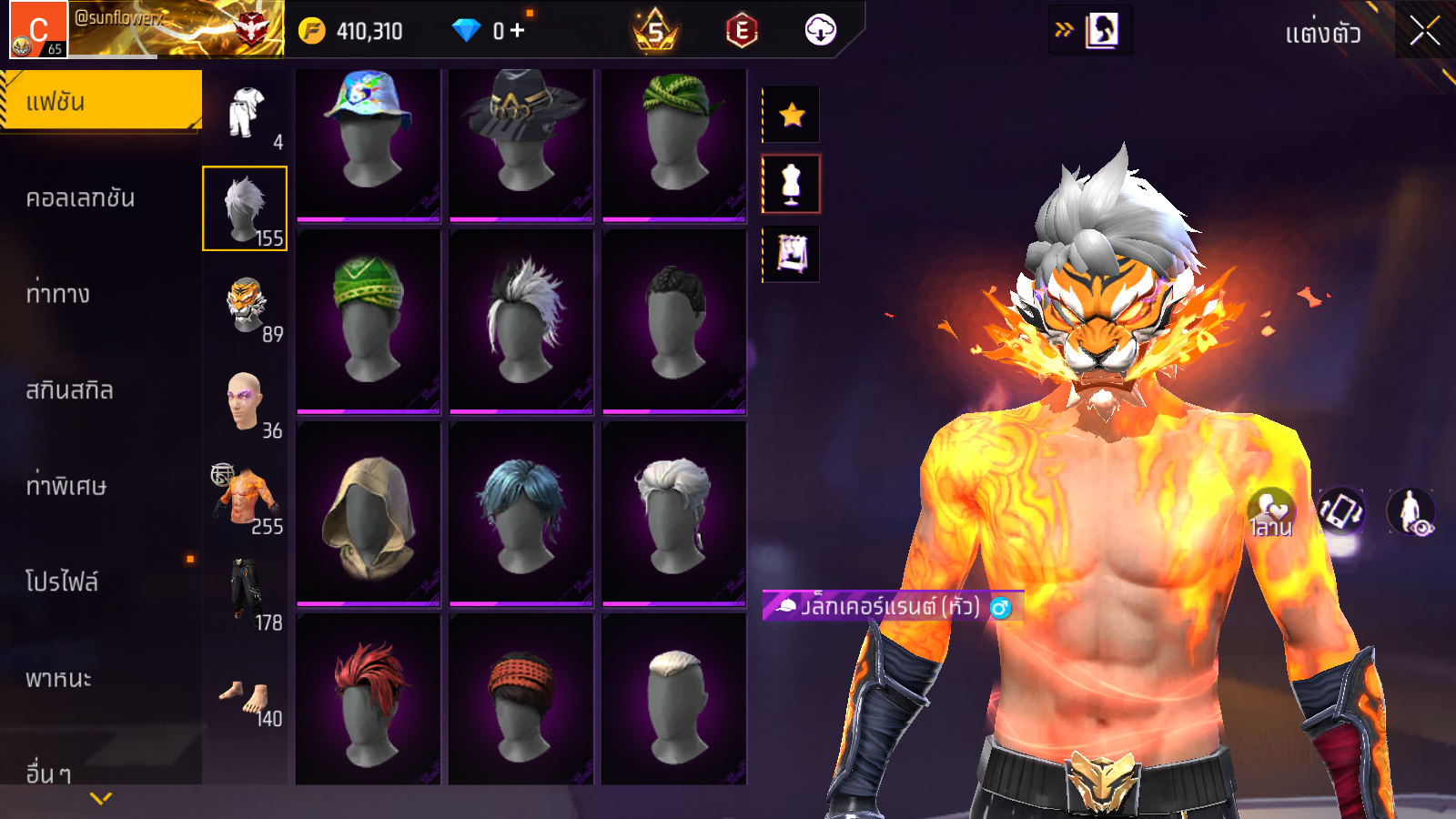Switch to the คอลเลกชัน collection tab
This screenshot has height=819, width=1456.
(x=81, y=198)
